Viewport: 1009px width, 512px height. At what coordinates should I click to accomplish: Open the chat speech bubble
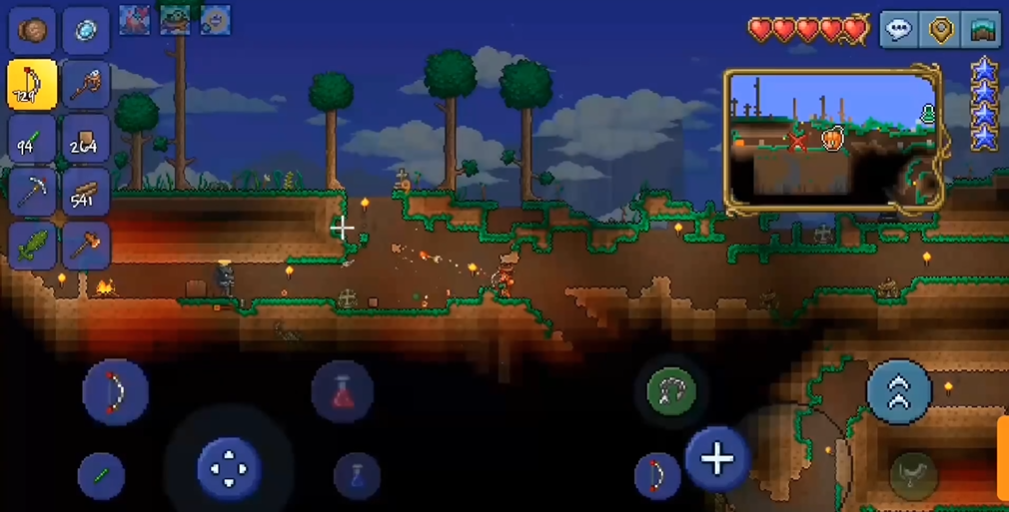pyautogui.click(x=899, y=30)
